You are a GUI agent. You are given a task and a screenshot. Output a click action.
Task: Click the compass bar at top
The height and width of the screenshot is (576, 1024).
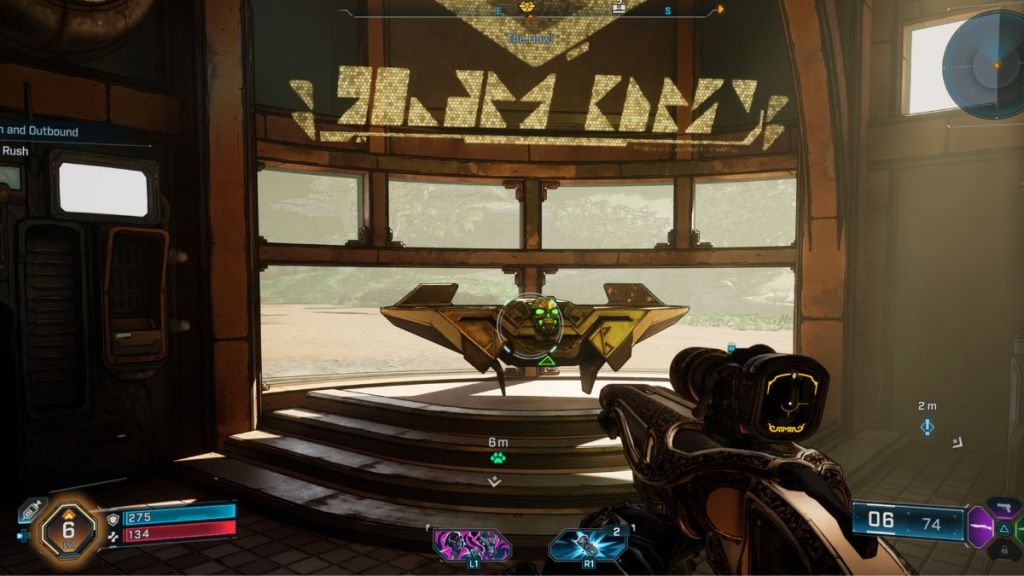tap(530, 11)
